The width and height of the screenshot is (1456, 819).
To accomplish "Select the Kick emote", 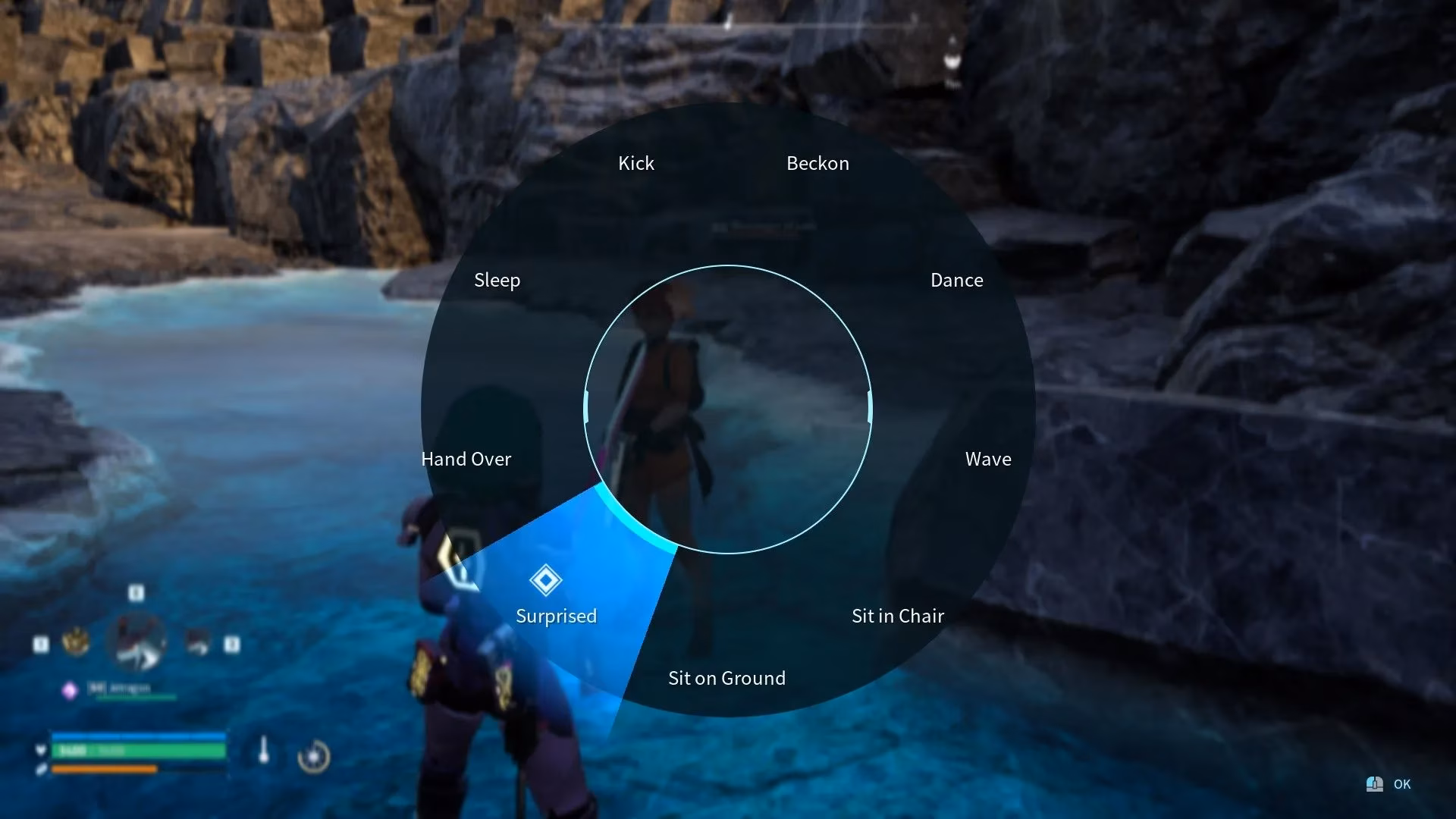I will point(635,164).
